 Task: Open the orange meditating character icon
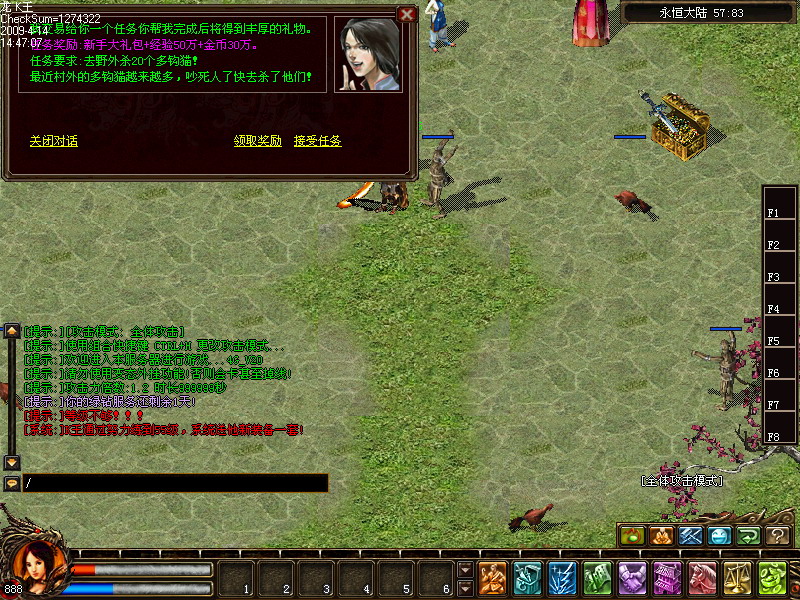(493, 578)
